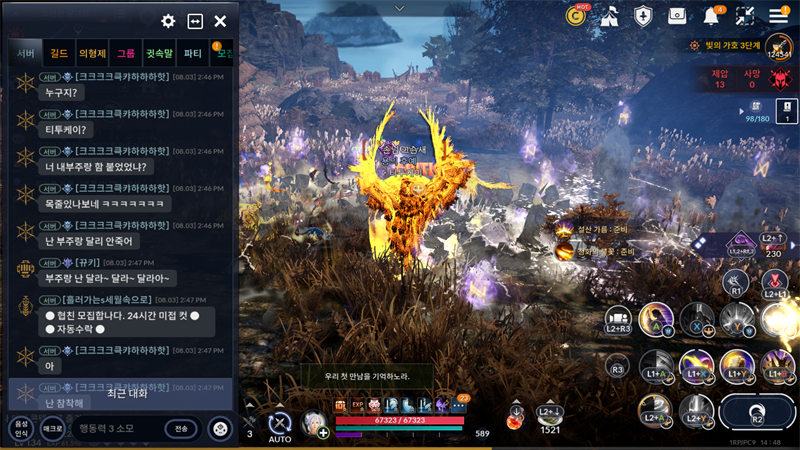The image size is (800, 450).
Task: Switch to the 길드 chat tab
Action: [59, 53]
